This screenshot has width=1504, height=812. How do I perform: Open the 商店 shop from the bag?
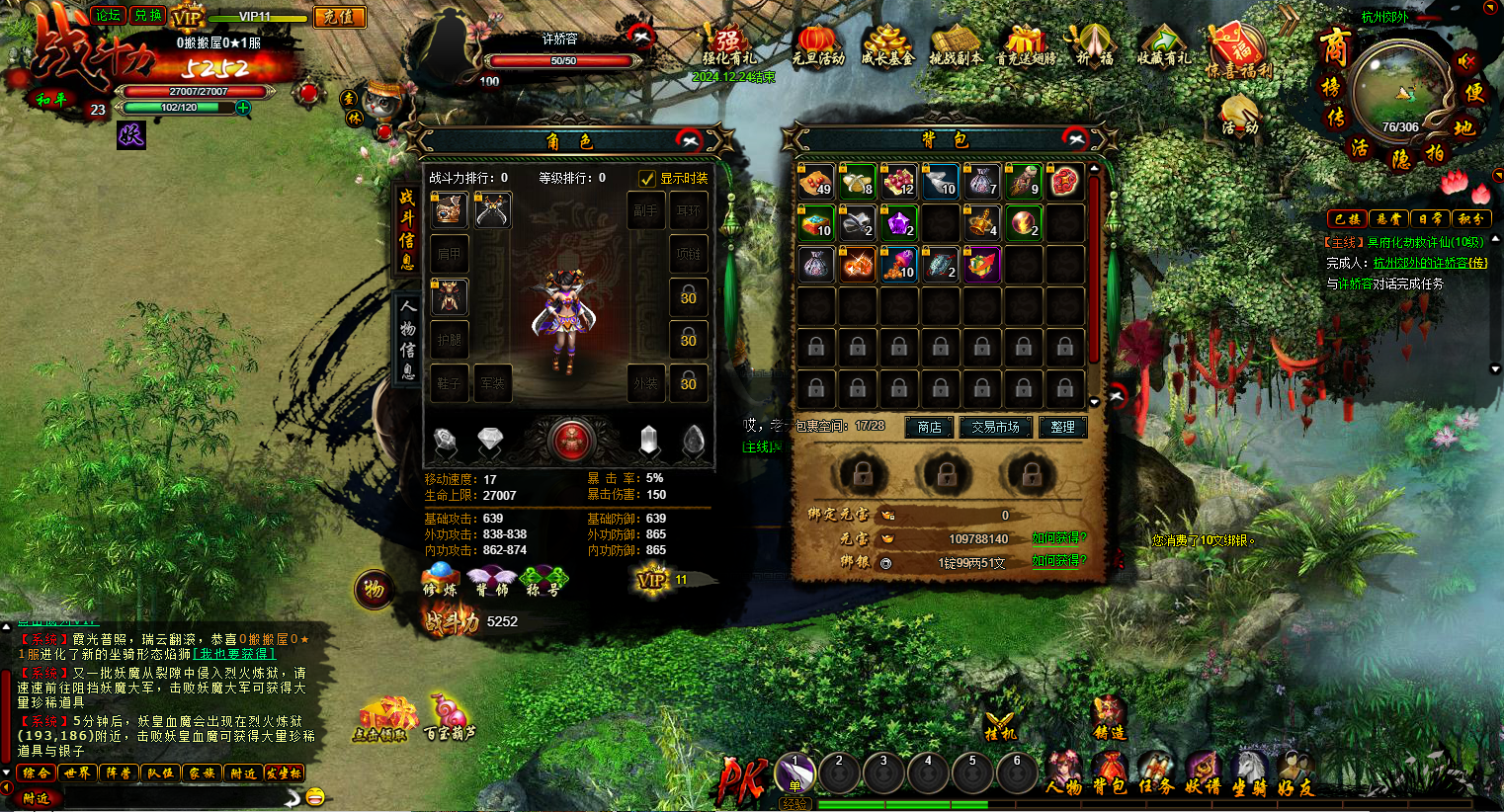click(929, 427)
